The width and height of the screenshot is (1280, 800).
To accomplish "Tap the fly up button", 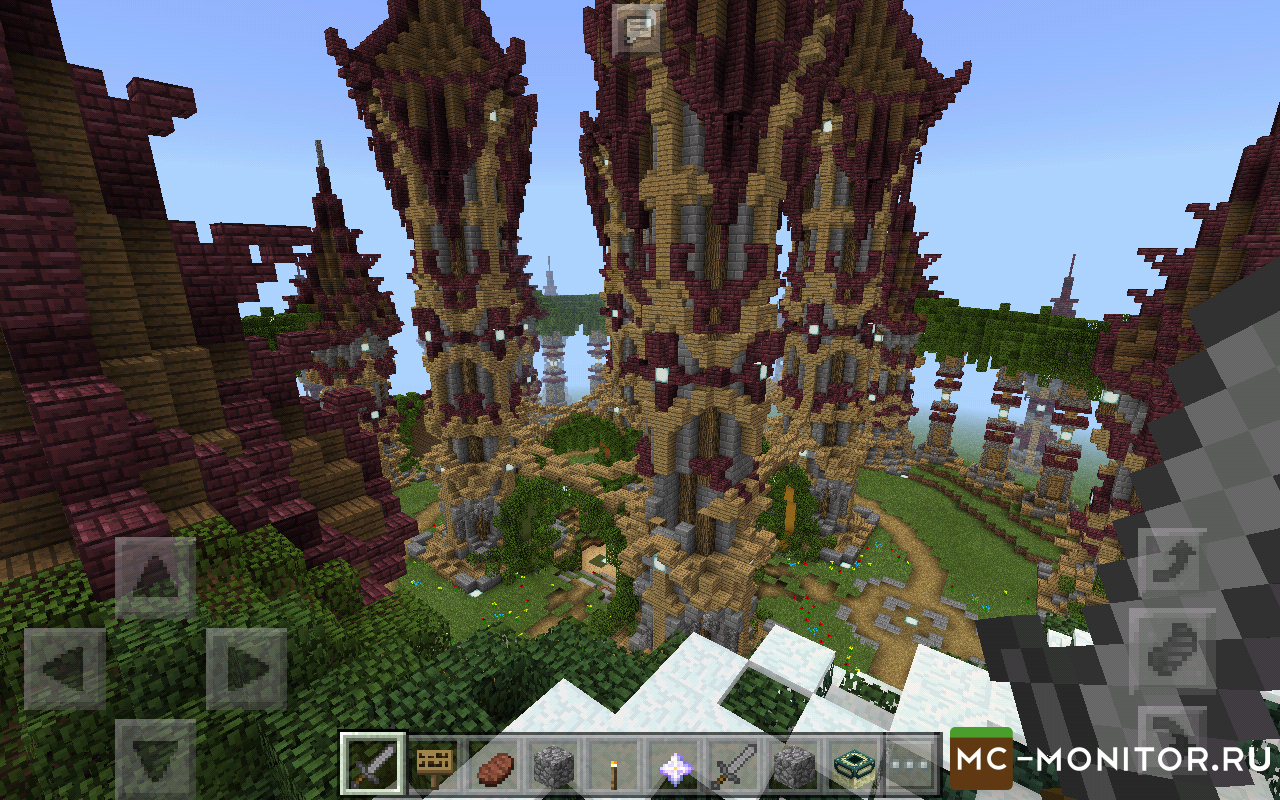I will tap(1172, 565).
